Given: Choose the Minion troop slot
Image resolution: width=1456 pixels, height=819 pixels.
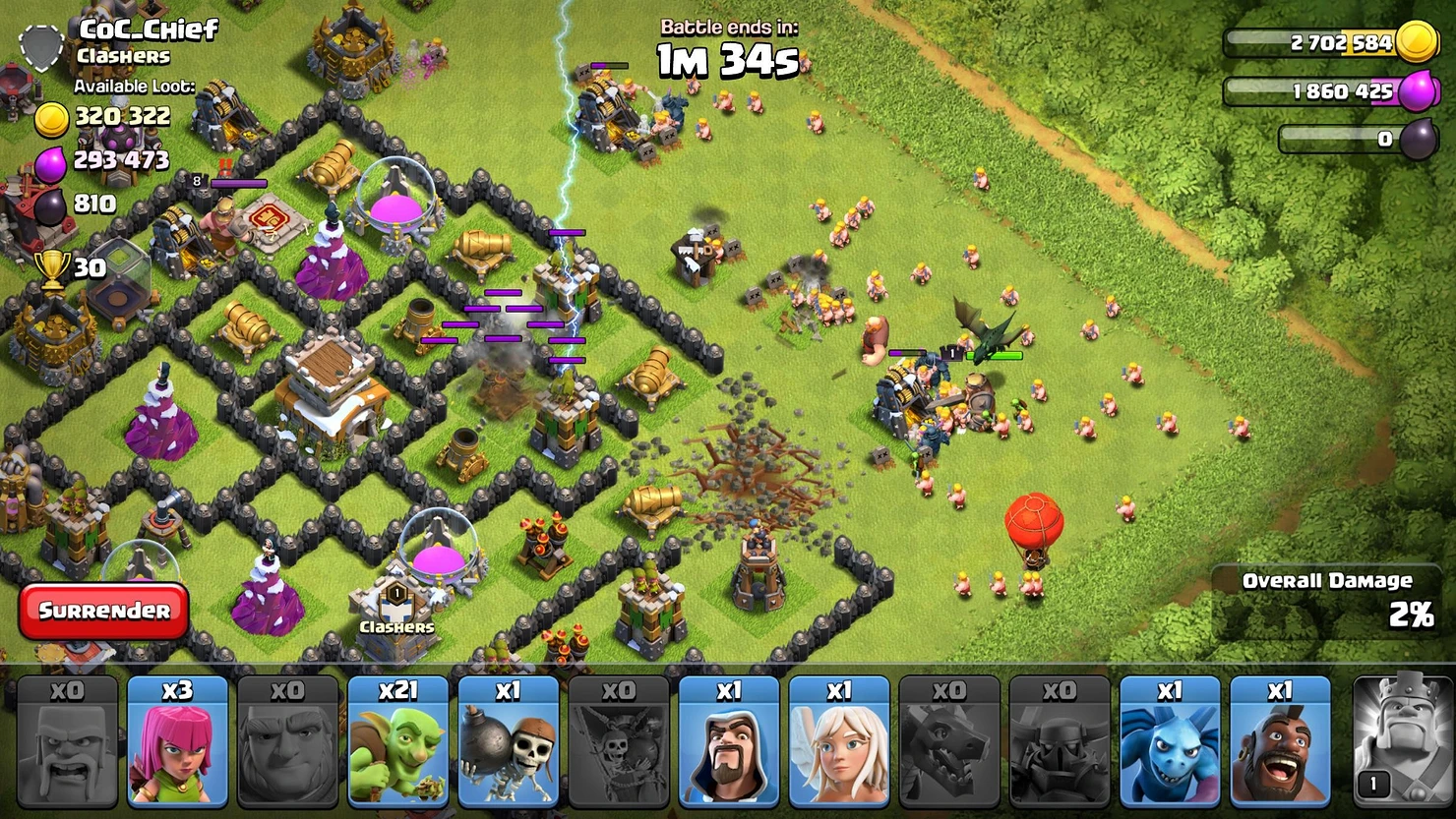Looking at the screenshot, I should pyautogui.click(x=1169, y=742).
